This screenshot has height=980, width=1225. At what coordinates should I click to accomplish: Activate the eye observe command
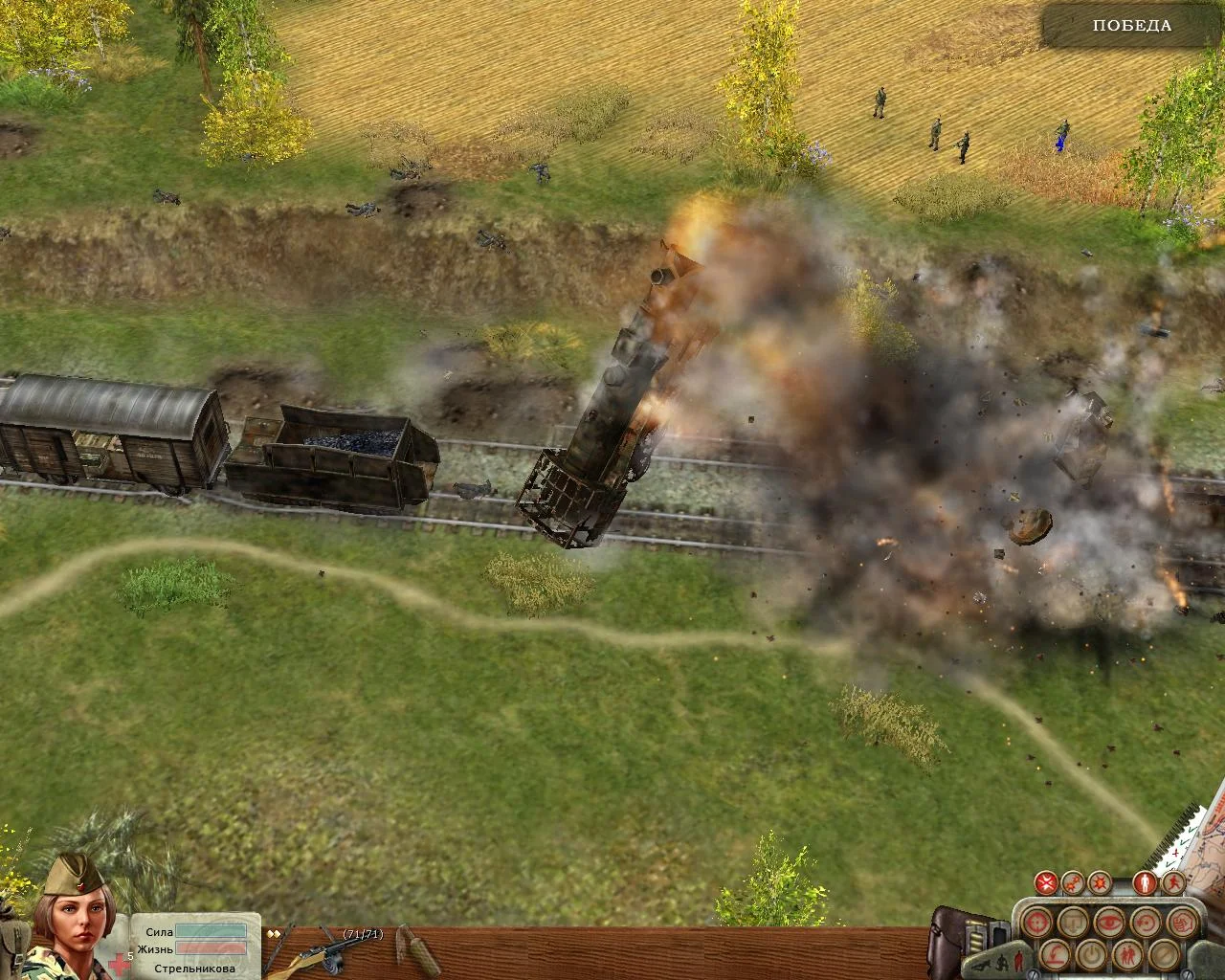(x=1107, y=922)
